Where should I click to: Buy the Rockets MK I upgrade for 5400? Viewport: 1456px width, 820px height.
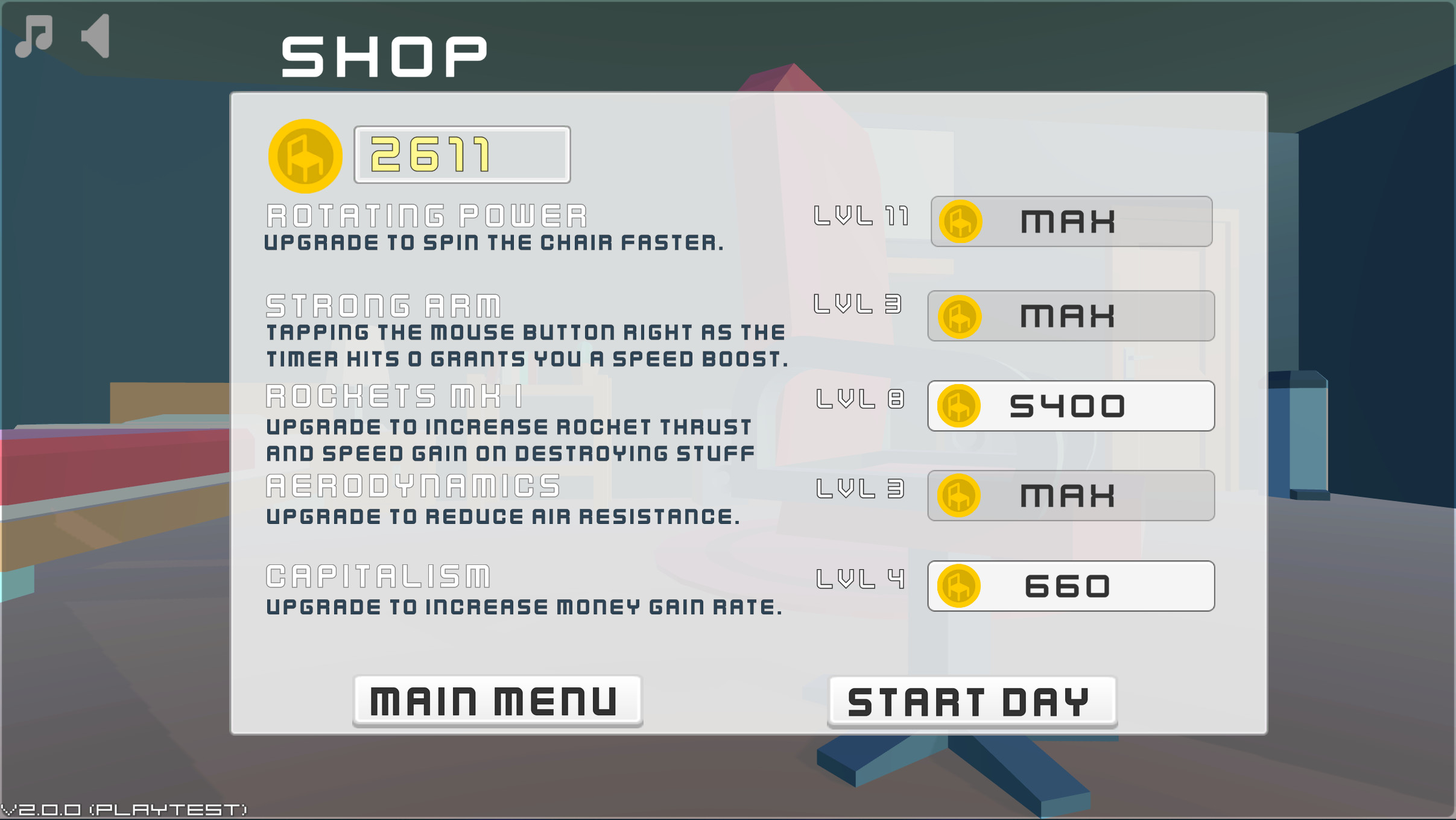point(1071,406)
